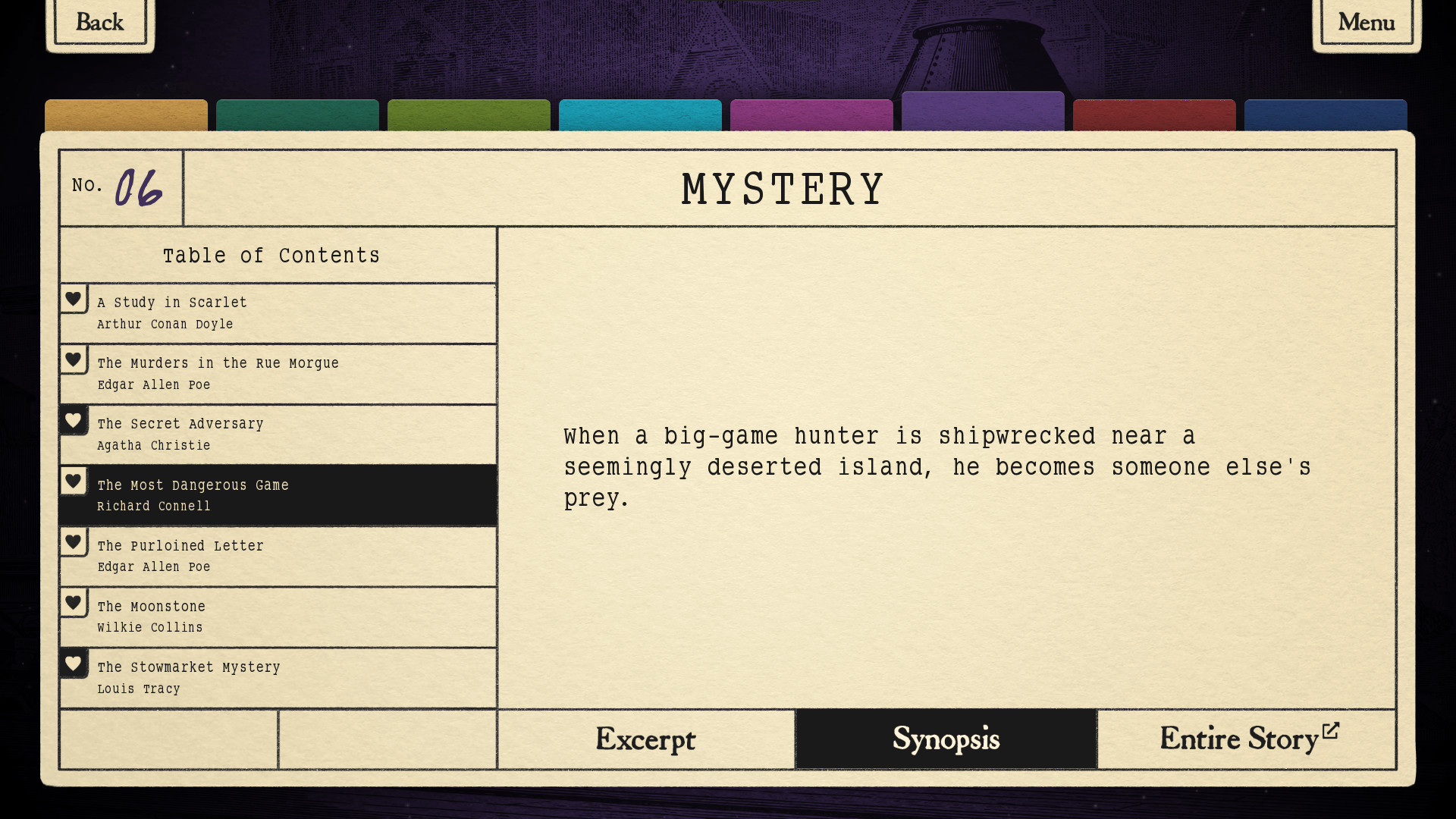
Task: Toggle the favorite heart on The Most Dangerous Game
Action: pyautogui.click(x=74, y=481)
